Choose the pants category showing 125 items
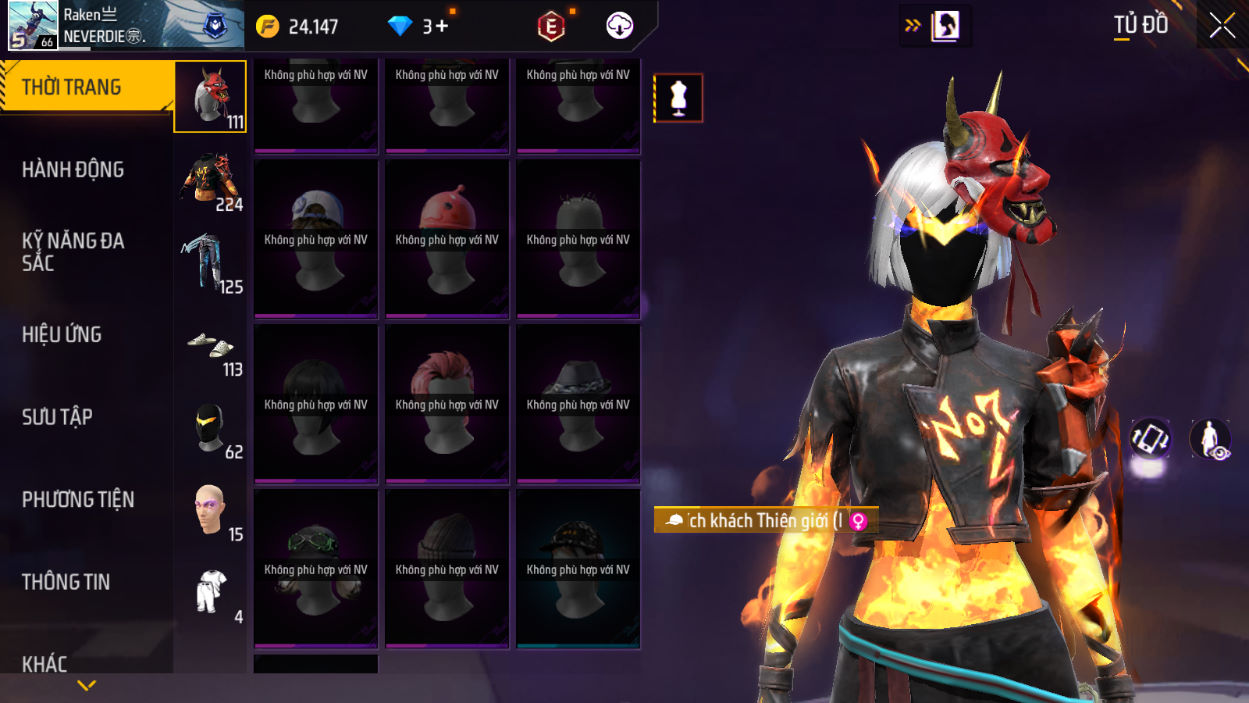 coord(210,262)
